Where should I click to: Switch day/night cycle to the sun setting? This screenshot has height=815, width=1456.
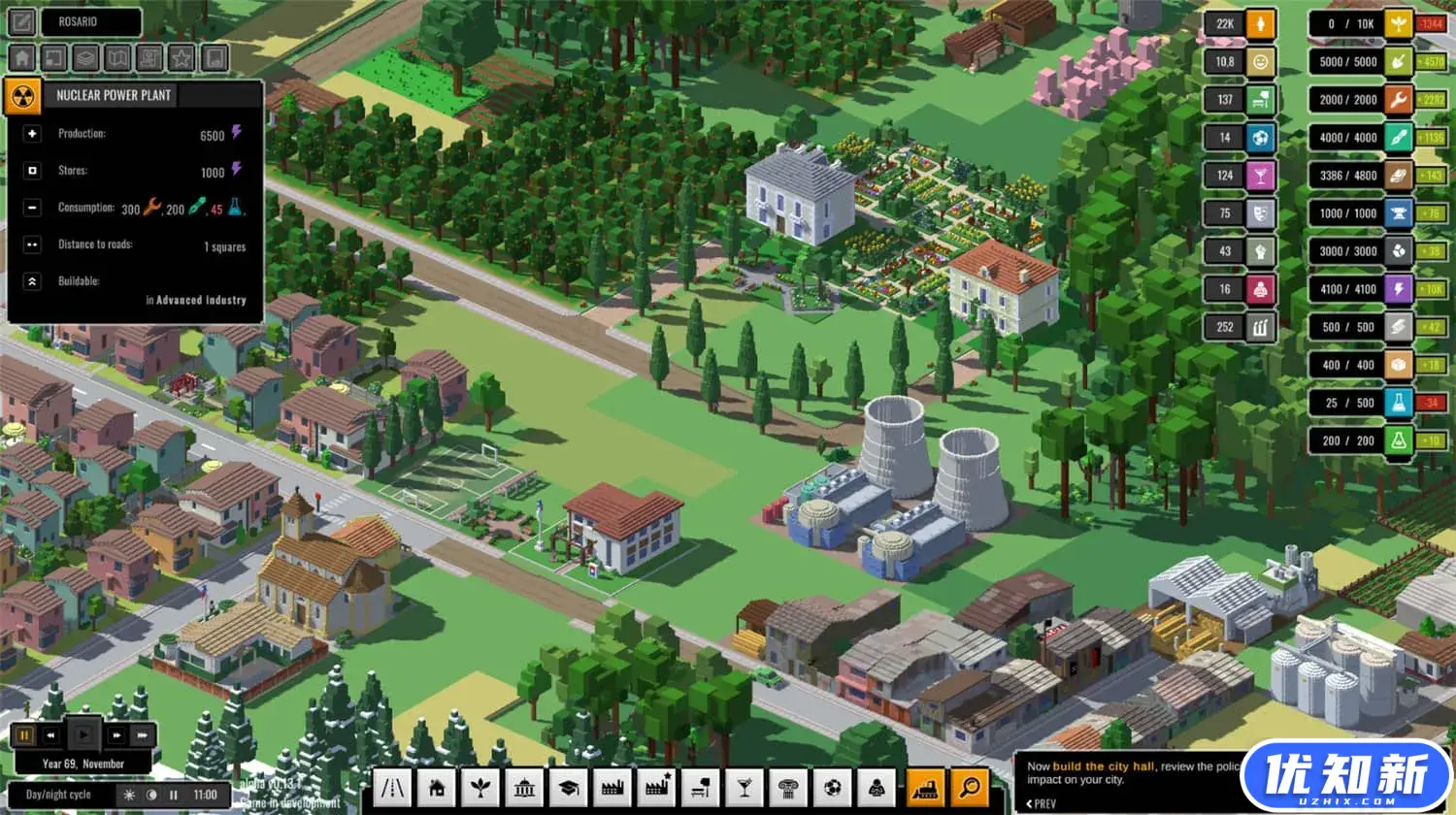[129, 795]
